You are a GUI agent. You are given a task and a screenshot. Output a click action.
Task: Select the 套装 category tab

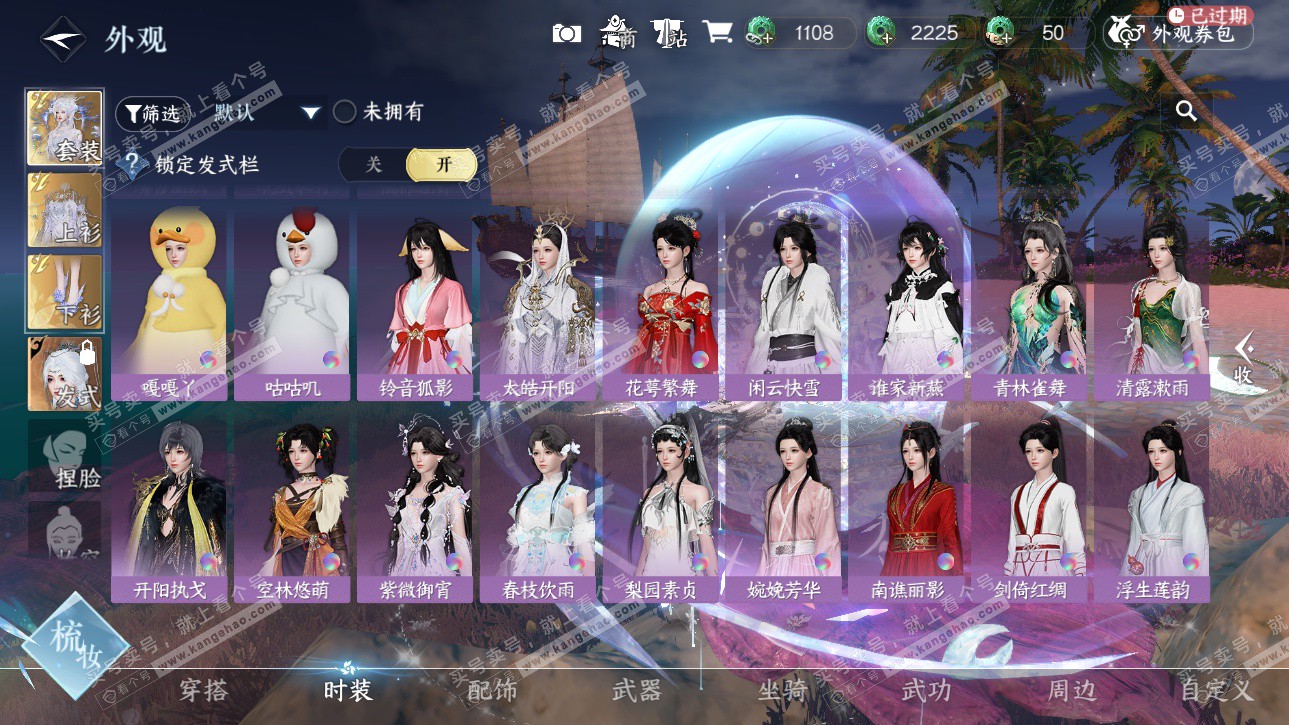click(x=65, y=128)
